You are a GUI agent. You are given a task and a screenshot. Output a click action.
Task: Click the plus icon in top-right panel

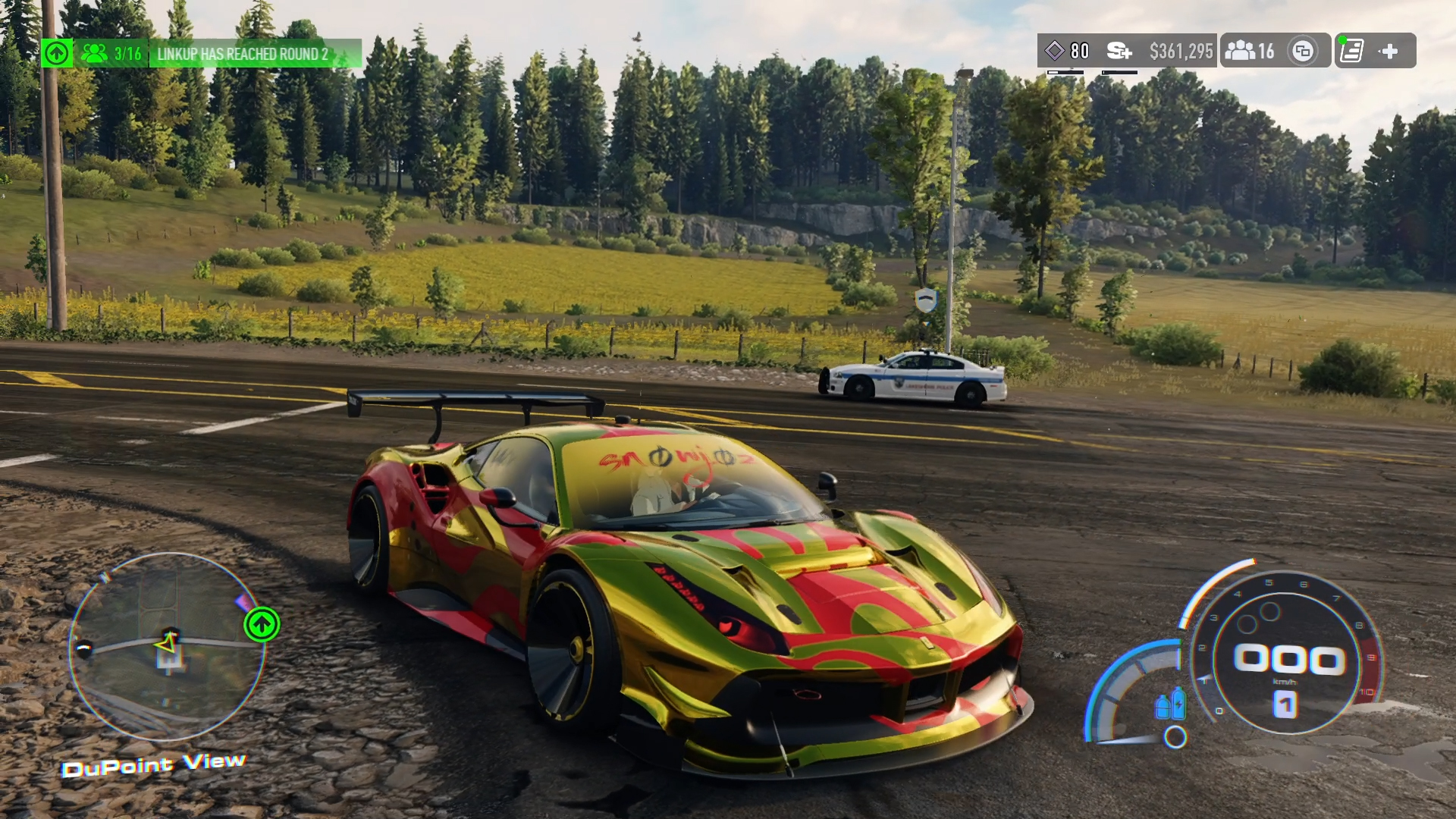[x=1389, y=51]
